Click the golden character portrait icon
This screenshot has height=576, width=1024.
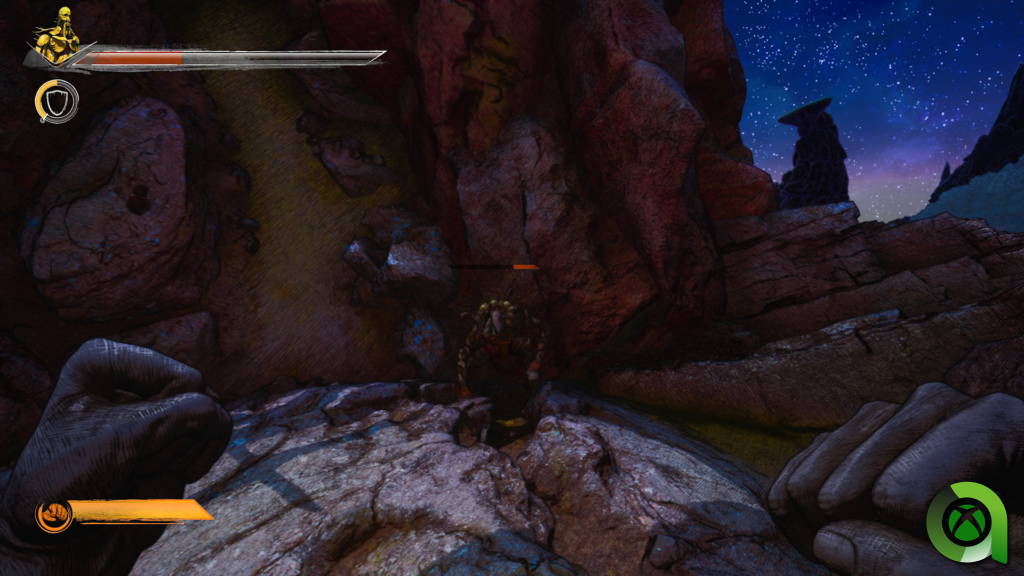click(x=58, y=34)
